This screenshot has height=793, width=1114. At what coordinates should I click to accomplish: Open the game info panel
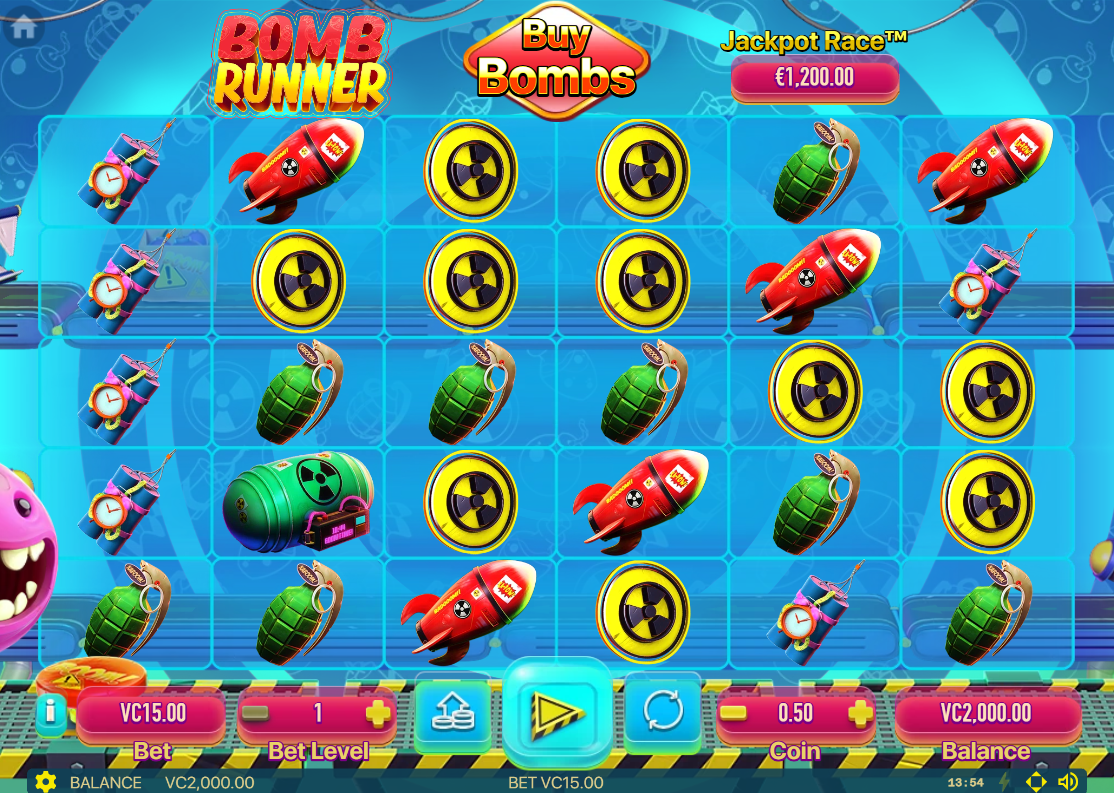51,714
